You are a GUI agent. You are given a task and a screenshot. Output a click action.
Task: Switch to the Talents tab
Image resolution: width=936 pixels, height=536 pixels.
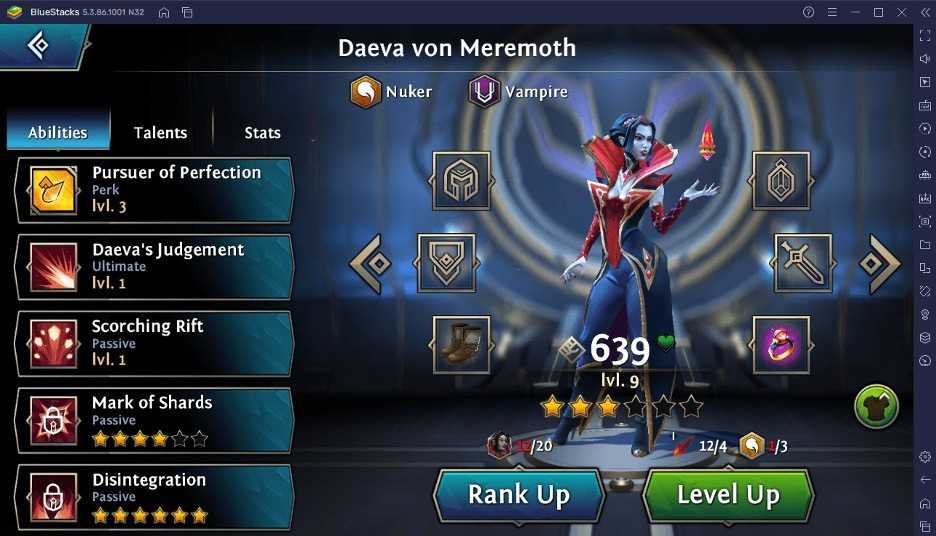pyautogui.click(x=160, y=132)
